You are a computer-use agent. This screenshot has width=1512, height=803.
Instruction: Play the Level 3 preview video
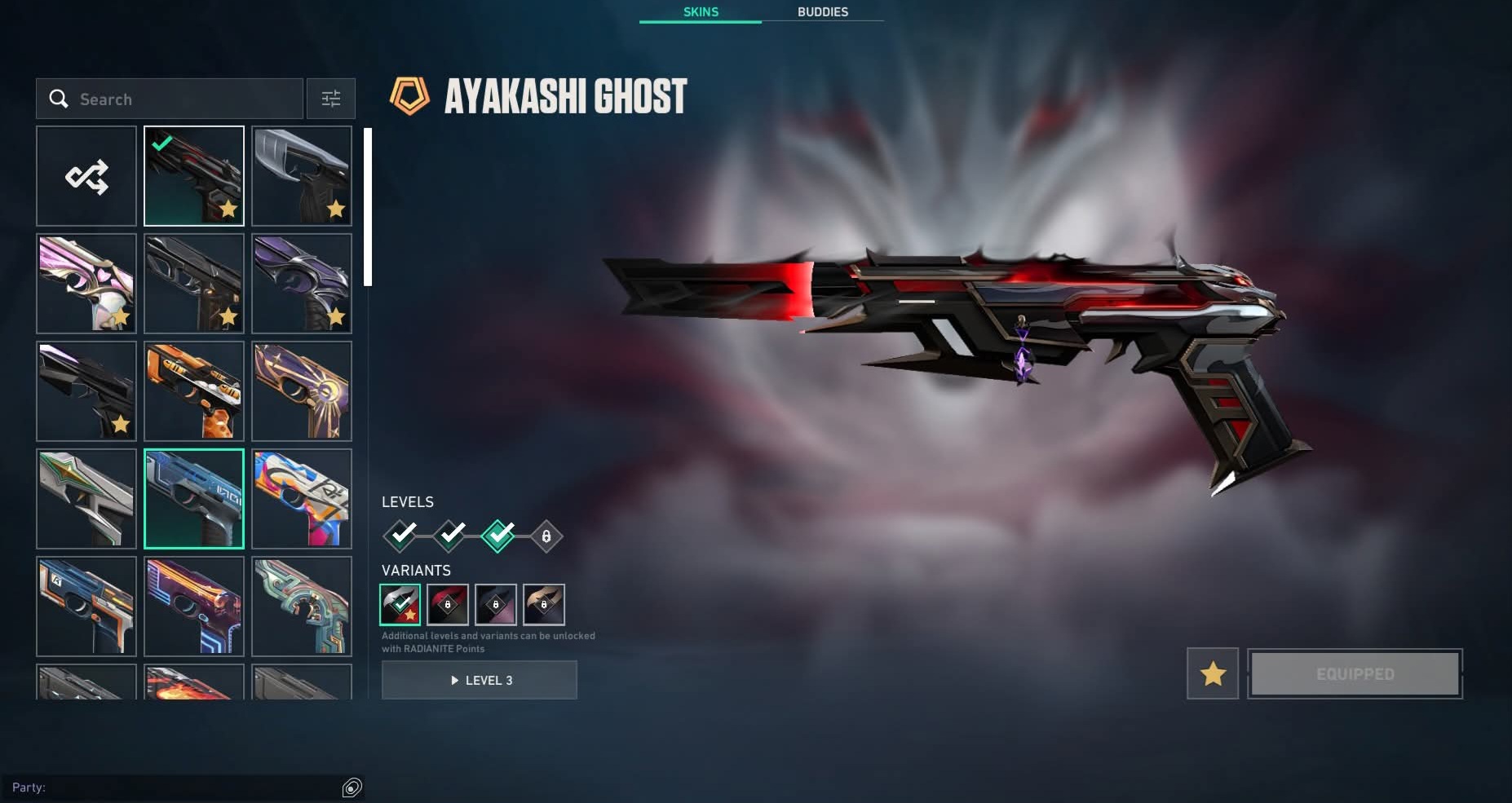(480, 680)
